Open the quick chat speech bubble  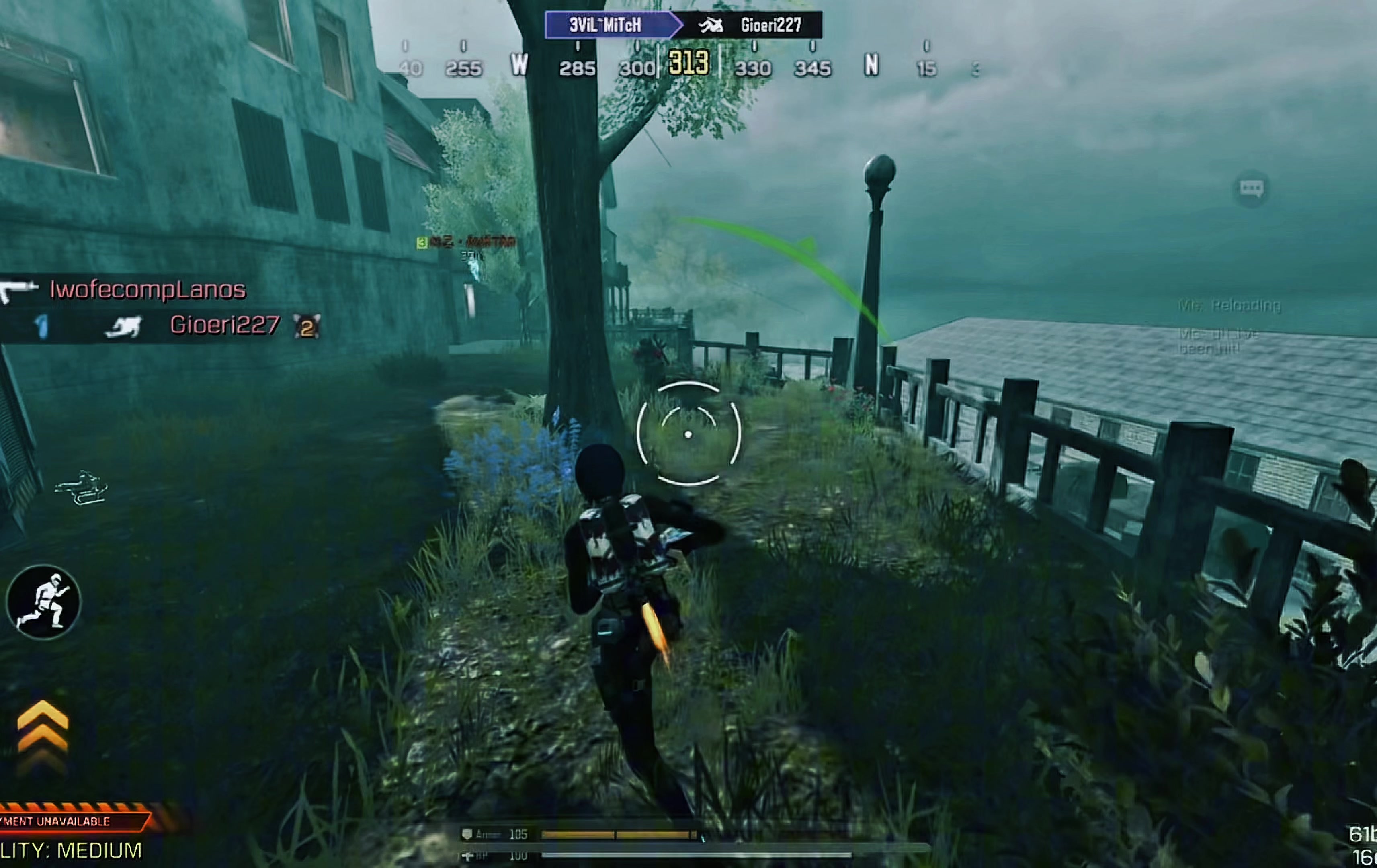(1251, 188)
